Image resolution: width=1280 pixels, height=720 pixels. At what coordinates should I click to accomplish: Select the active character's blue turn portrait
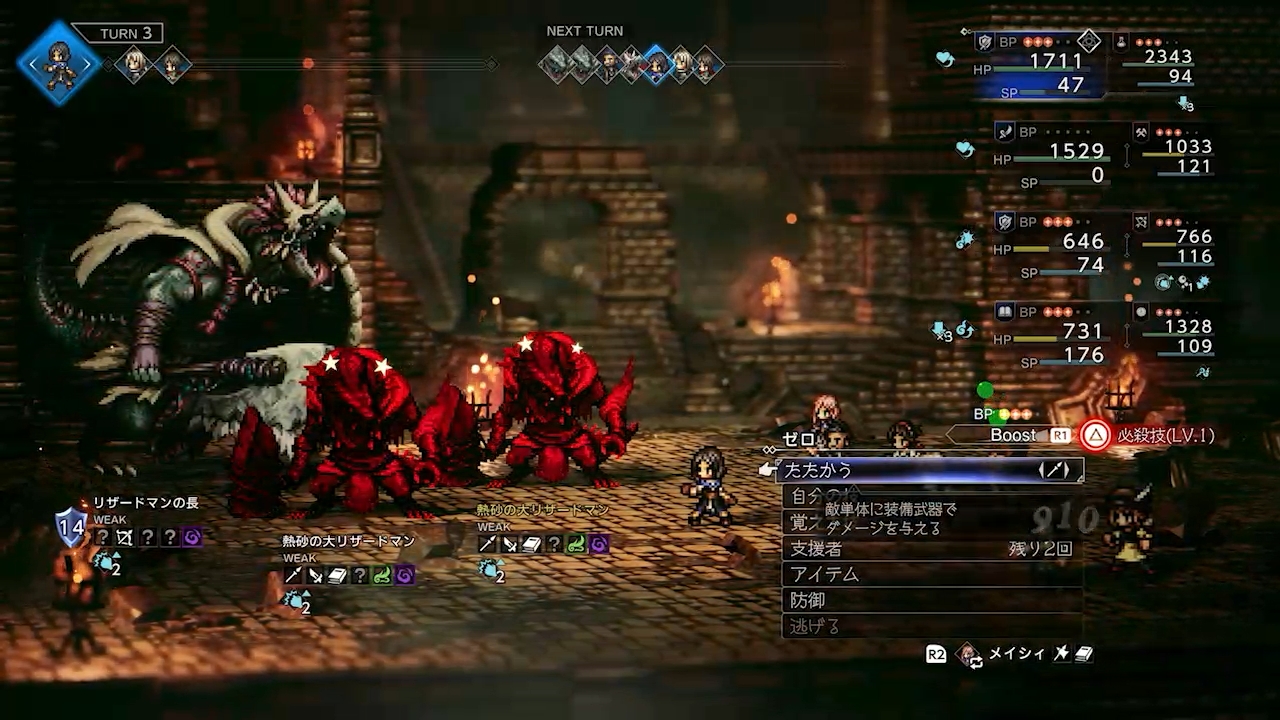(58, 63)
